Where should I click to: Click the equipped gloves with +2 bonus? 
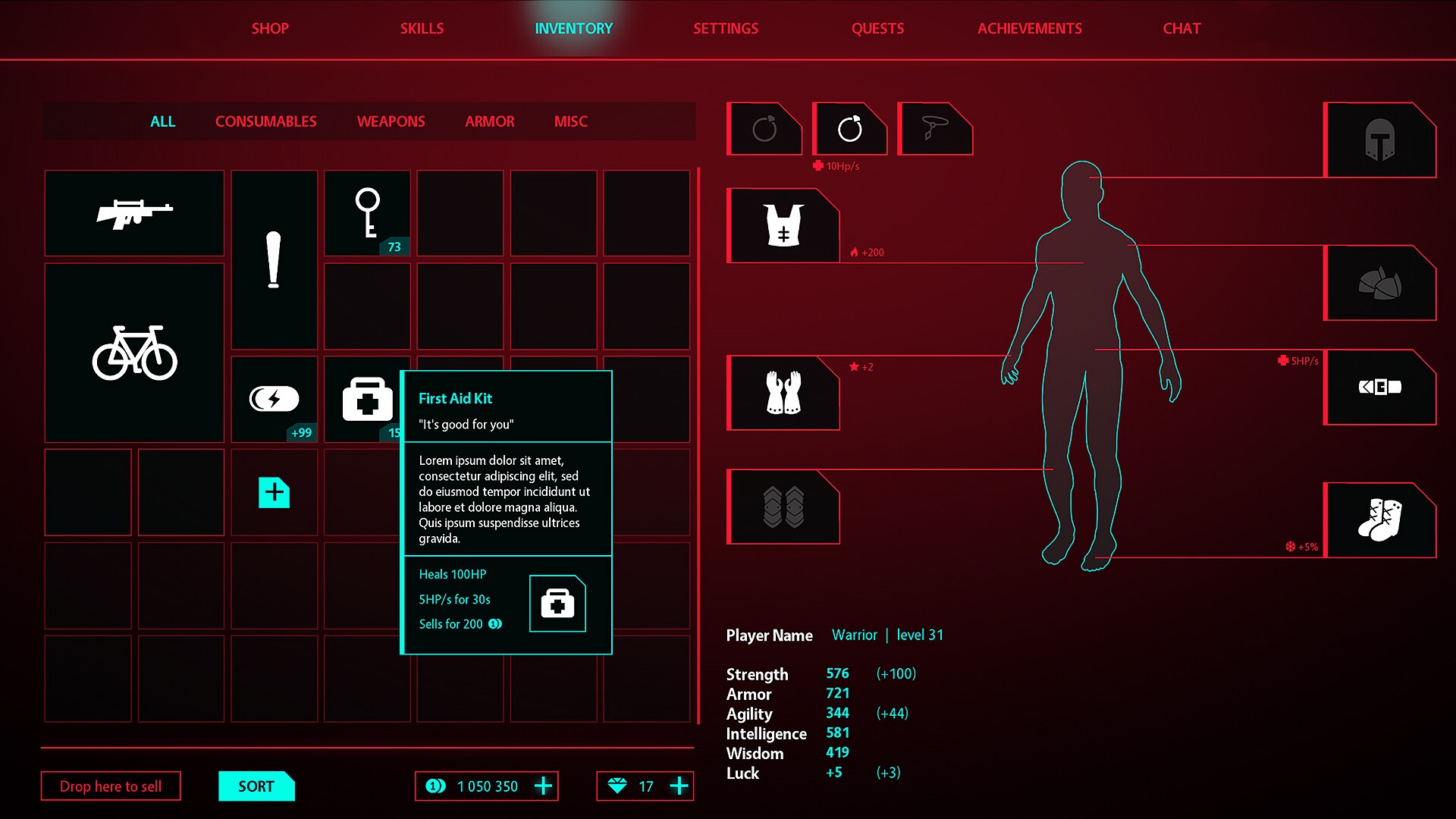click(784, 393)
